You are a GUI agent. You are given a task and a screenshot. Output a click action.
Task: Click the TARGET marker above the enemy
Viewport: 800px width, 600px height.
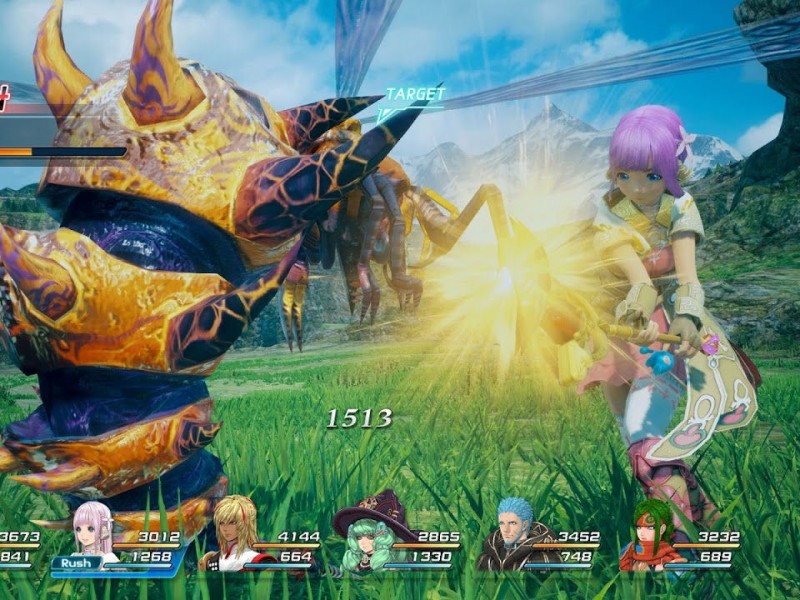(414, 94)
